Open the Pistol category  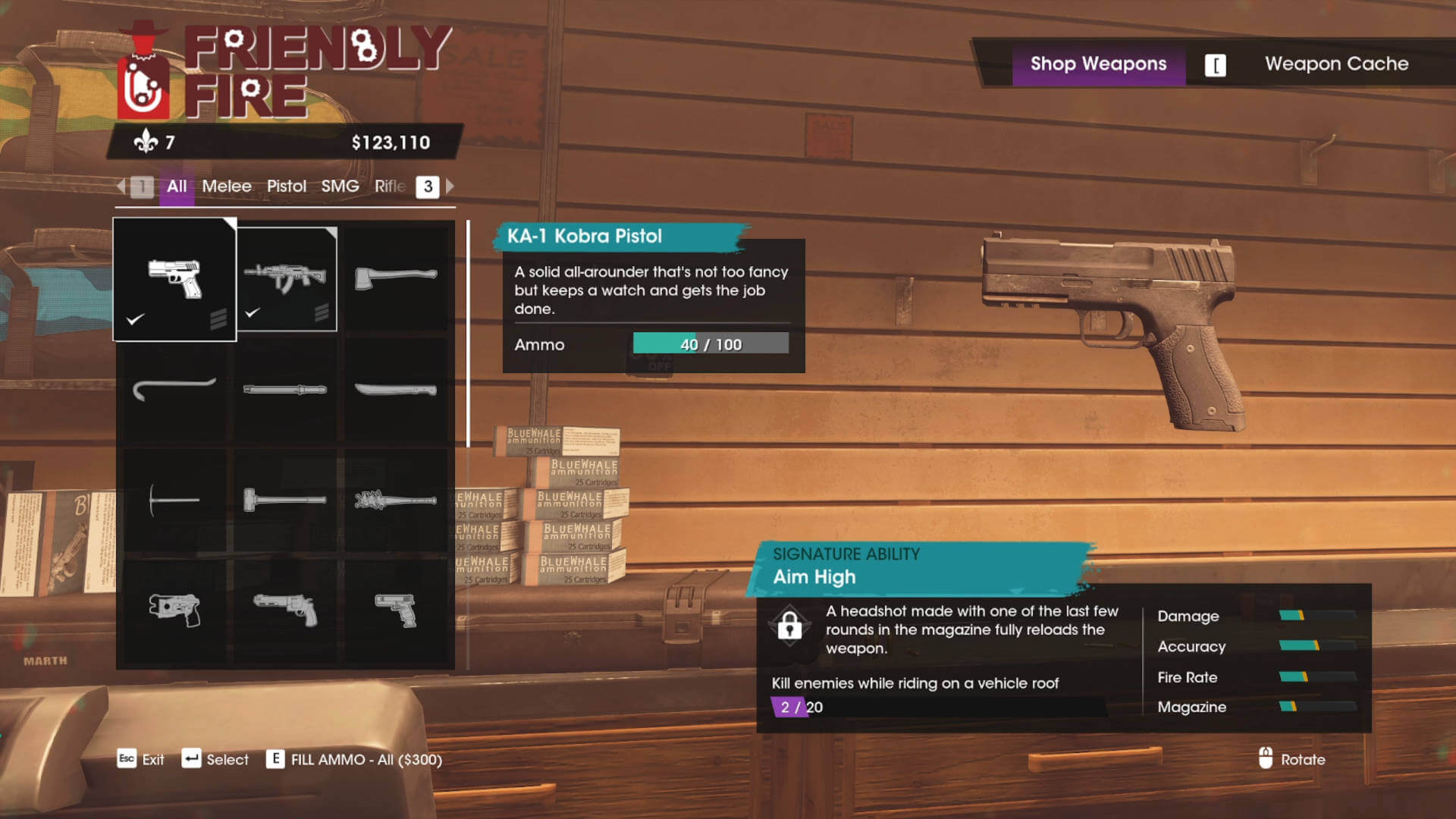tap(286, 187)
